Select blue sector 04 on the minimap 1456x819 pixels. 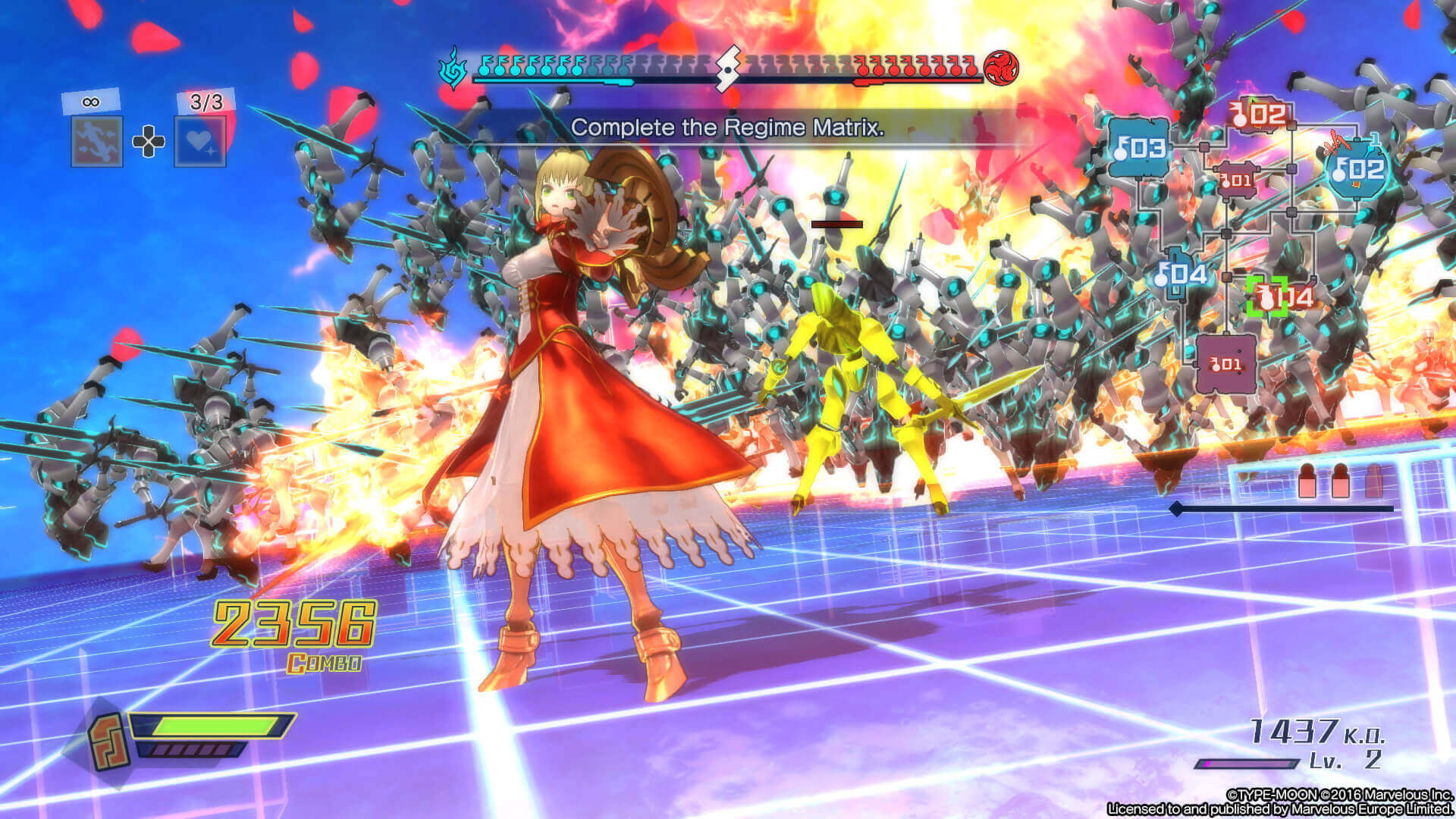pos(1180,275)
